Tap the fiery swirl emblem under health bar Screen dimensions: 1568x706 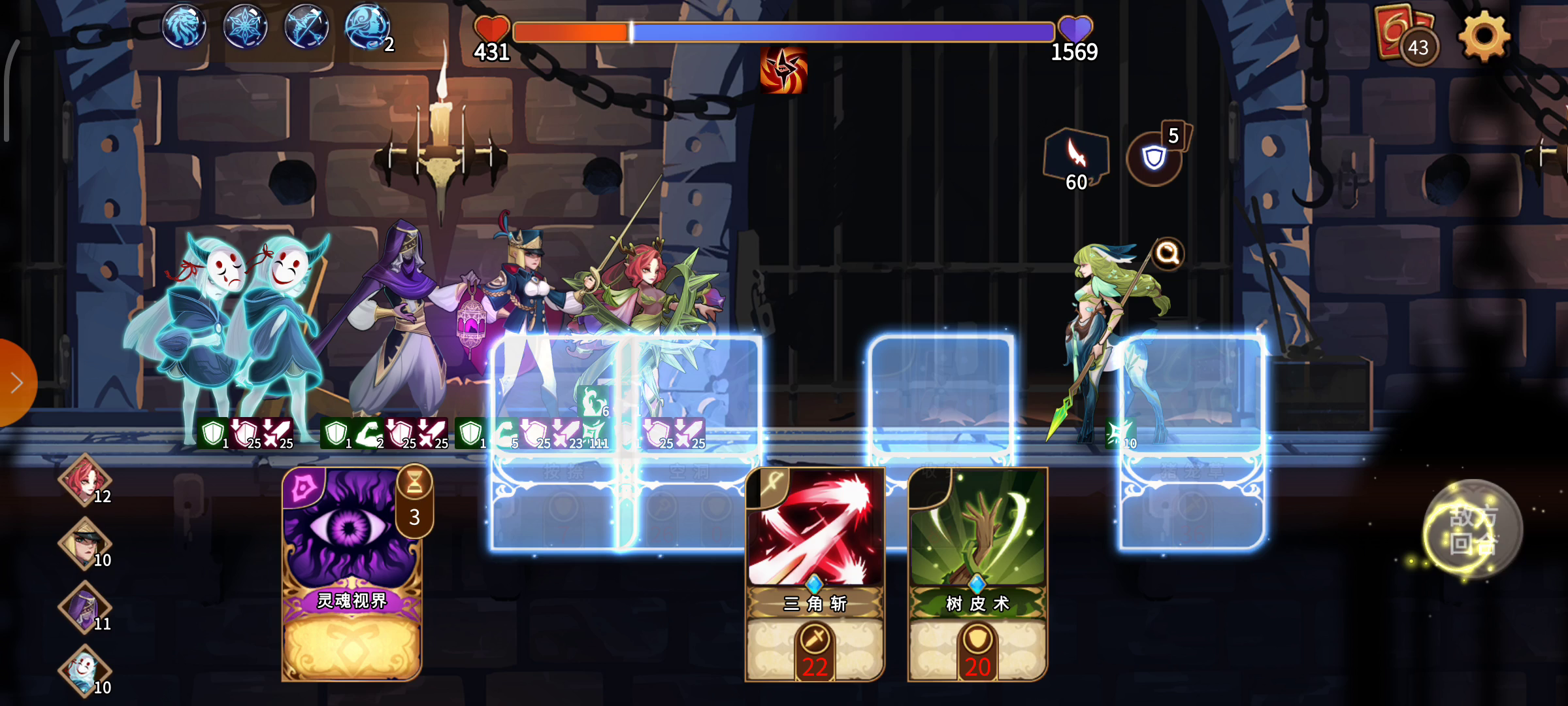point(783,69)
